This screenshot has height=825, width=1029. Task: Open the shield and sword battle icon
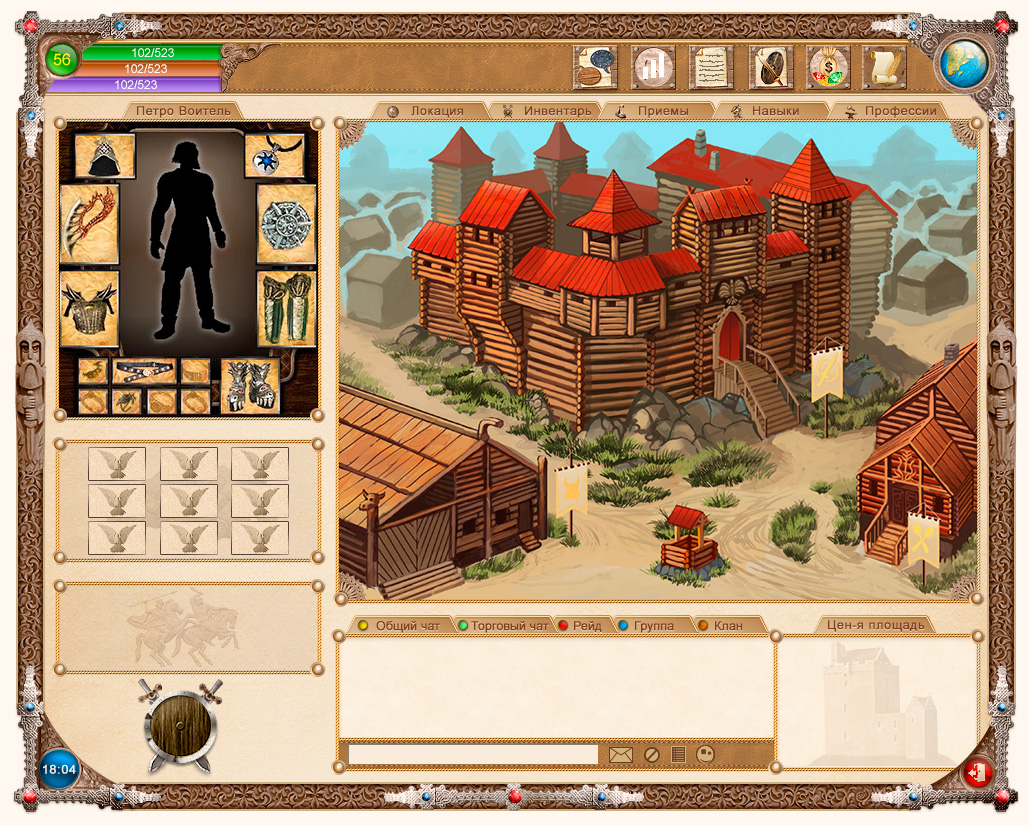pyautogui.click(x=770, y=68)
